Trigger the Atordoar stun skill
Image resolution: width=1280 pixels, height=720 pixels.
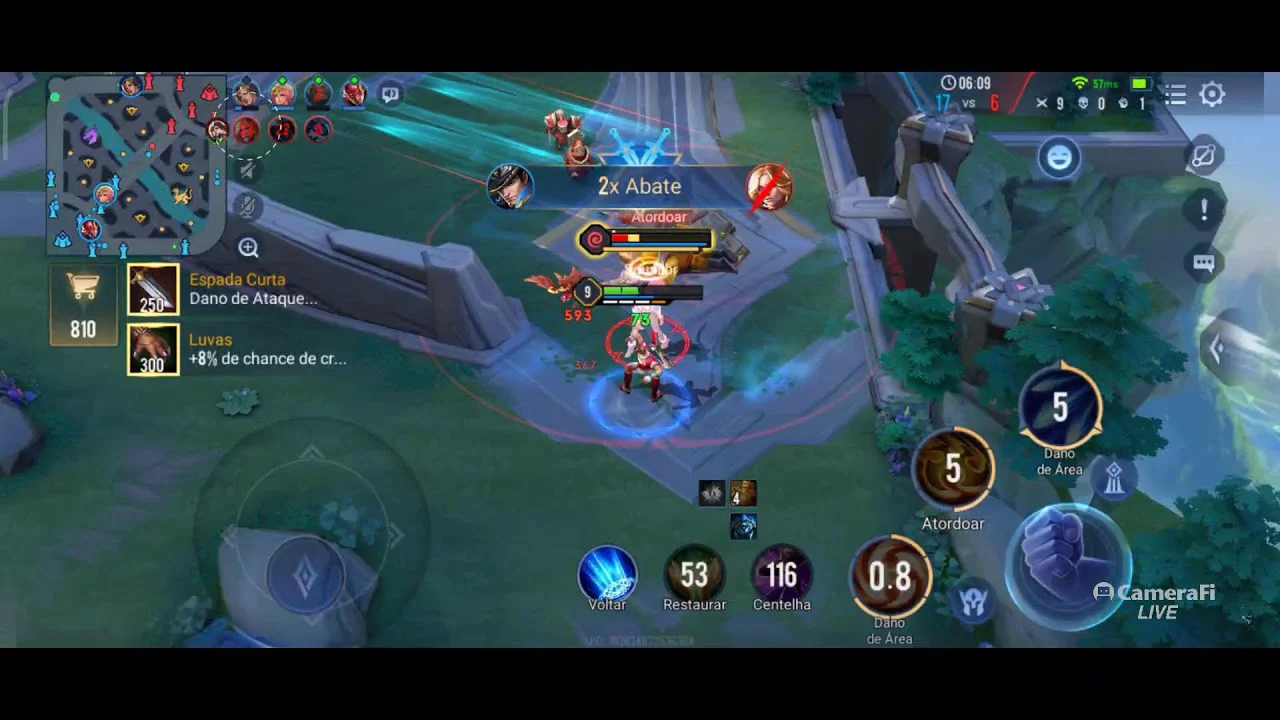953,469
